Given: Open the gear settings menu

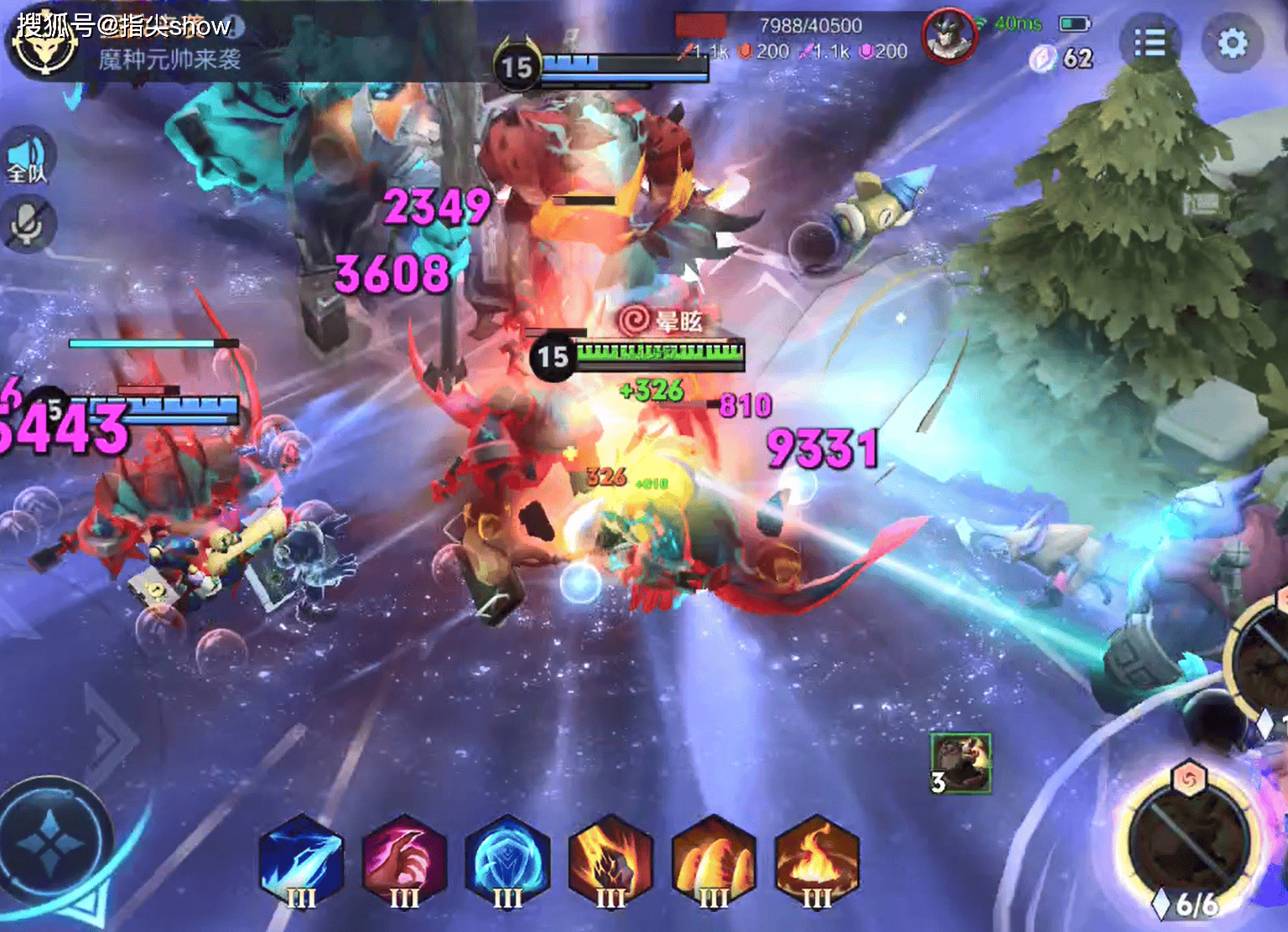Looking at the screenshot, I should [1232, 43].
